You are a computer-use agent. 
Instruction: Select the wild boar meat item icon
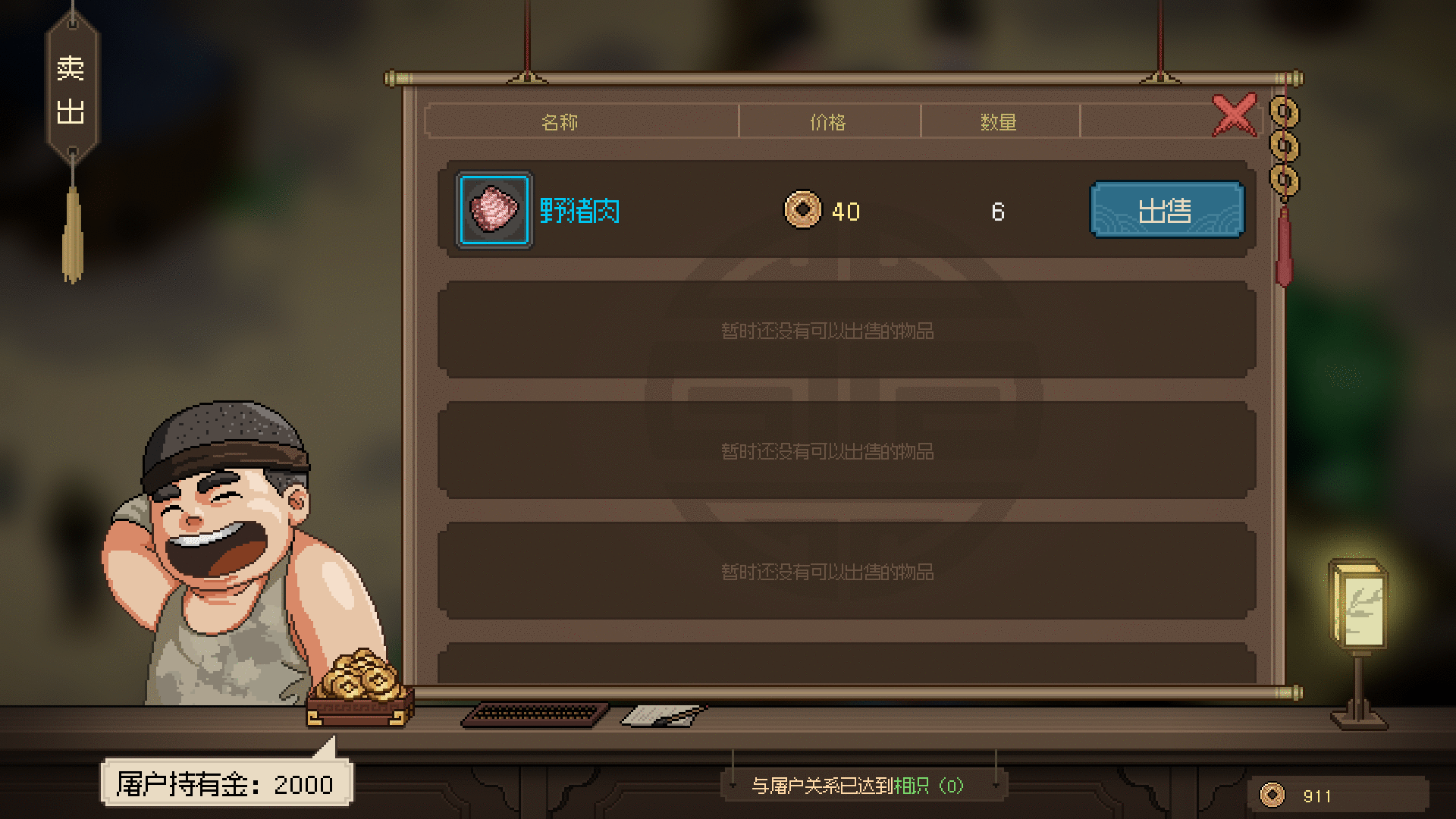click(x=494, y=210)
